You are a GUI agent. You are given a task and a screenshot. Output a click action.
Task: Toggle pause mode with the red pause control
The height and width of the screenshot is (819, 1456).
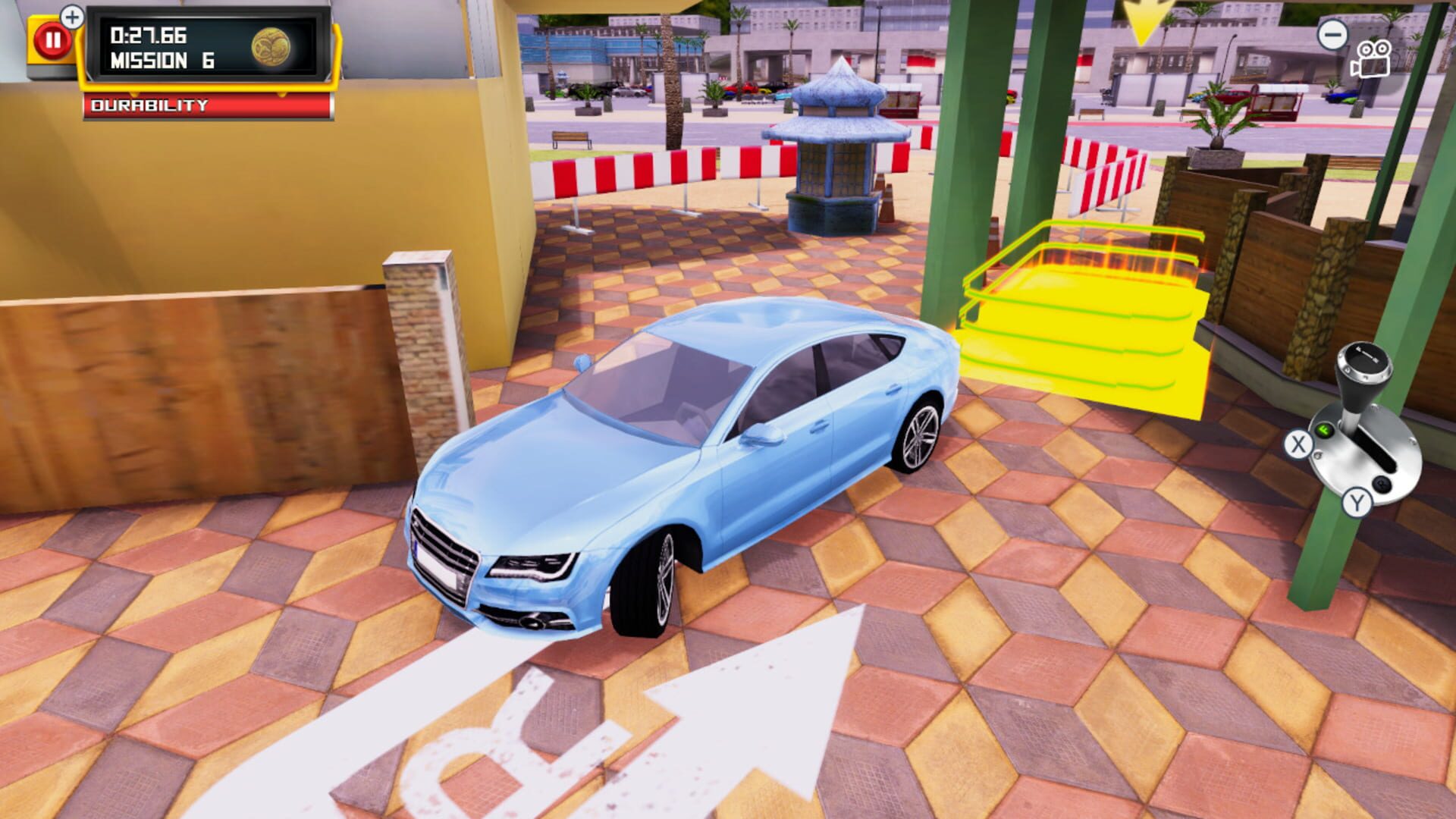(53, 39)
